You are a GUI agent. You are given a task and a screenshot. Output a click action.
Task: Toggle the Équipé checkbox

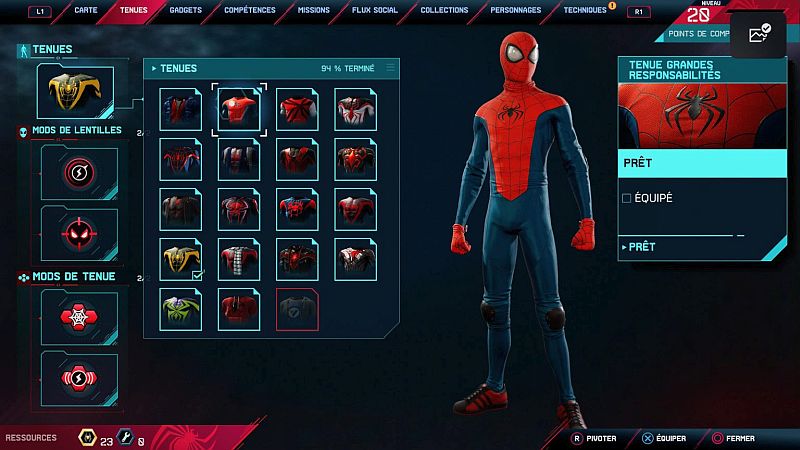tap(627, 198)
